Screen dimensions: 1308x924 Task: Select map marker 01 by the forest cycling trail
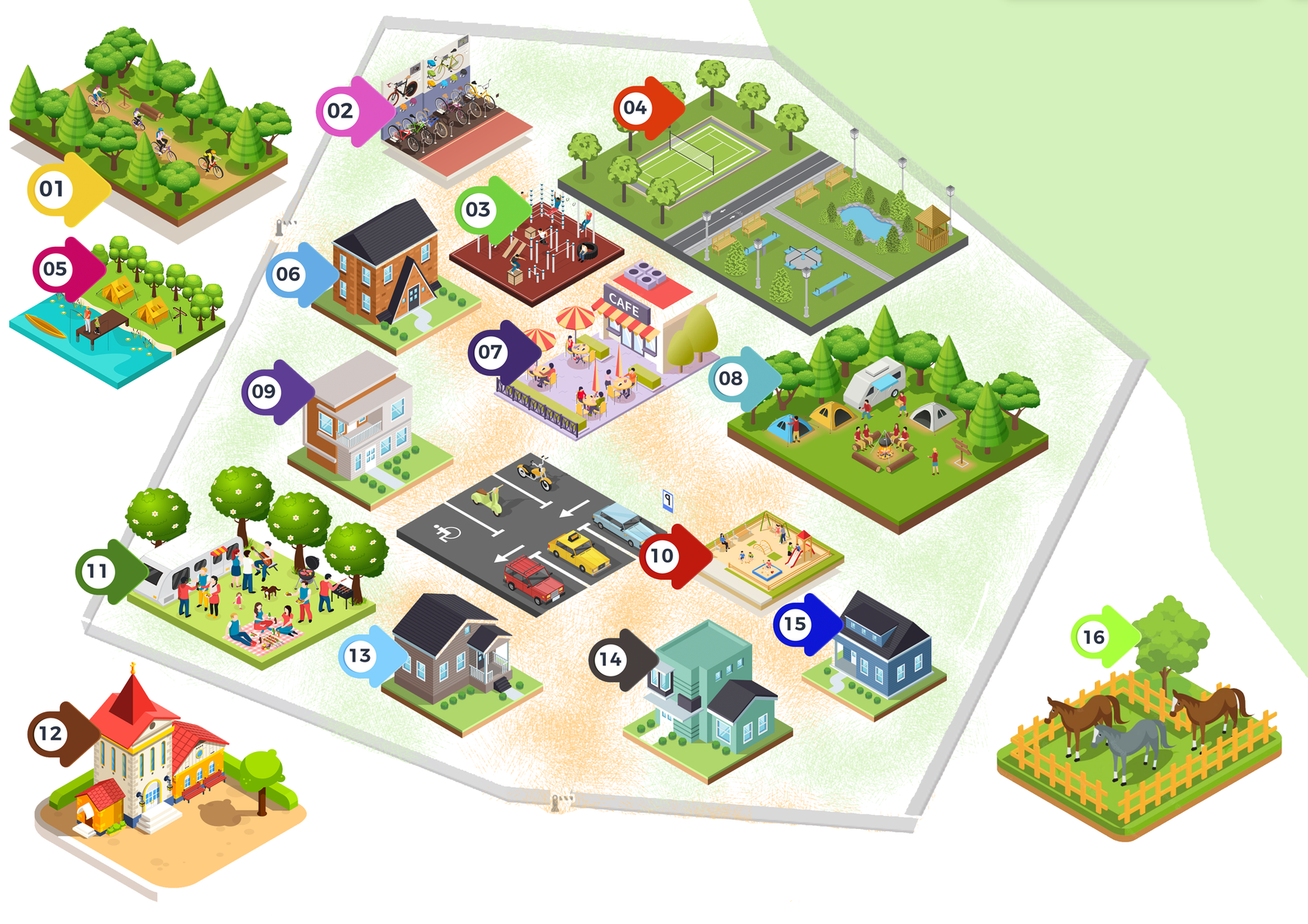coord(52,188)
